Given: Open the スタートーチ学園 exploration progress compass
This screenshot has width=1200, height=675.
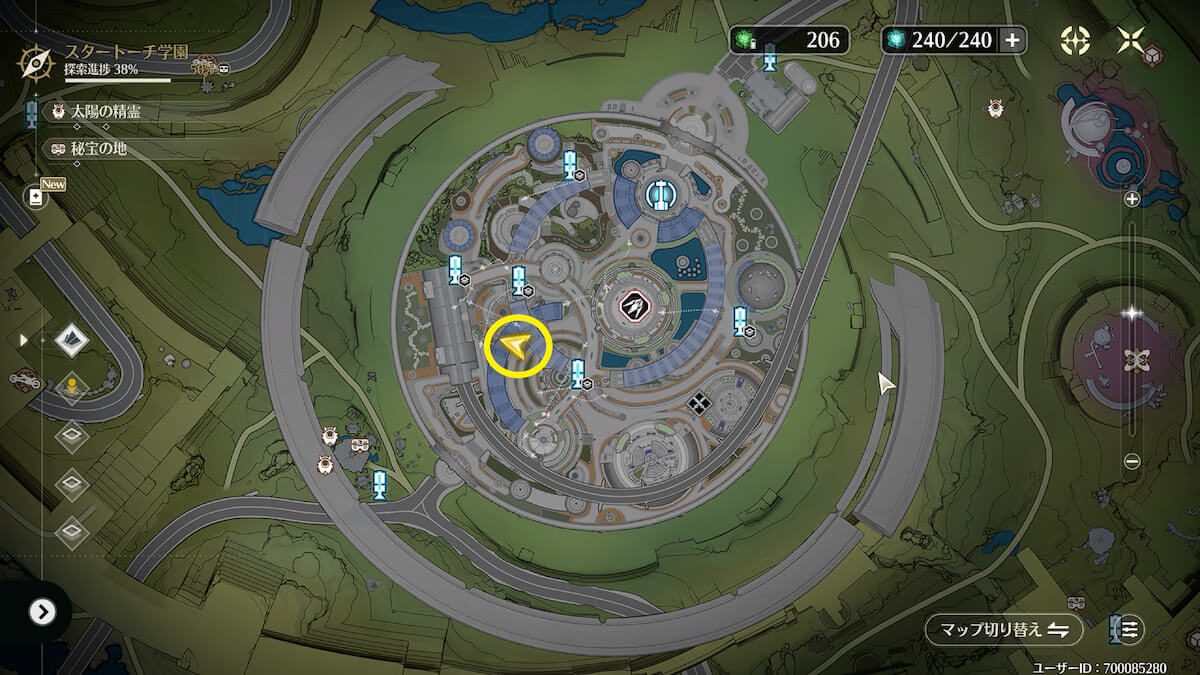Looking at the screenshot, I should 36,62.
